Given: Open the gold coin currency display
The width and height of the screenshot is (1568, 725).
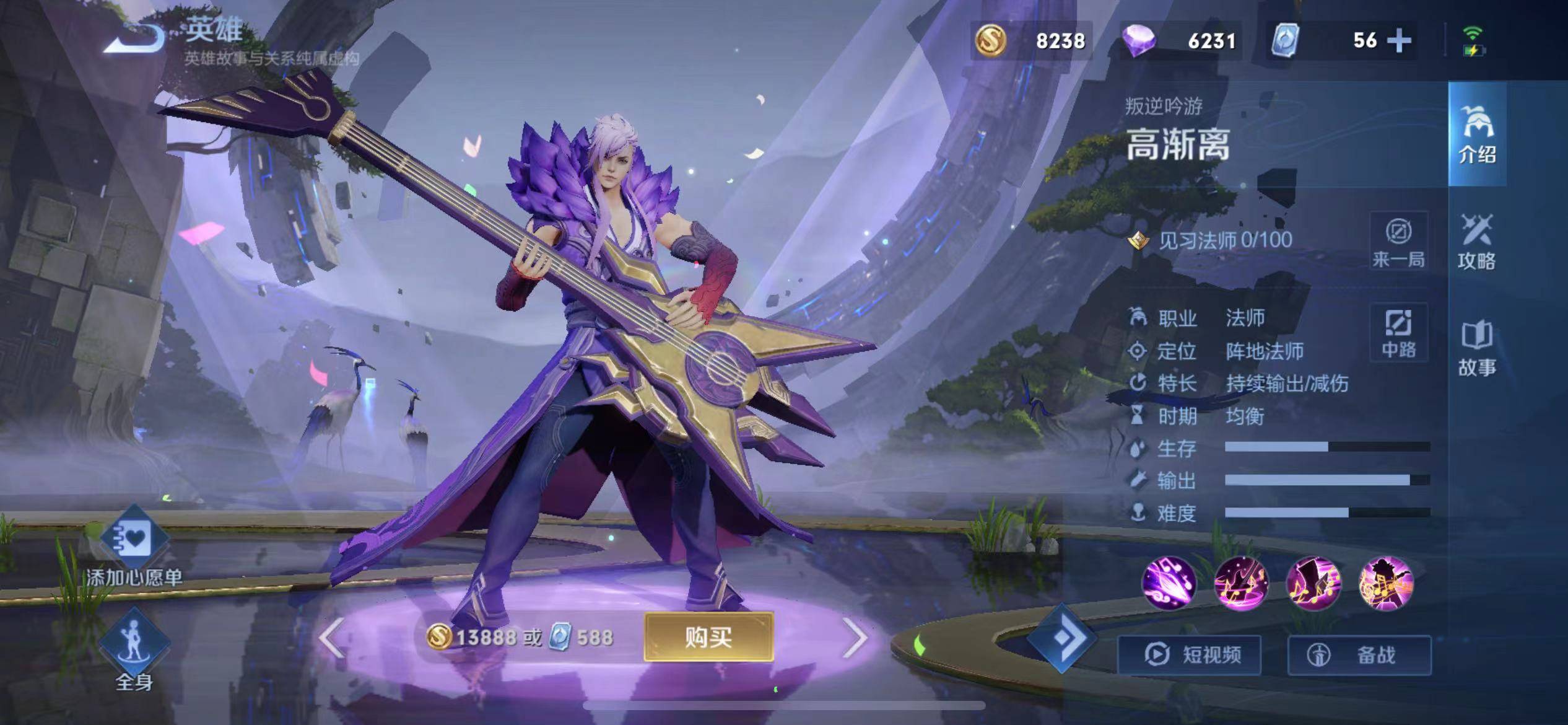Looking at the screenshot, I should [1031, 41].
